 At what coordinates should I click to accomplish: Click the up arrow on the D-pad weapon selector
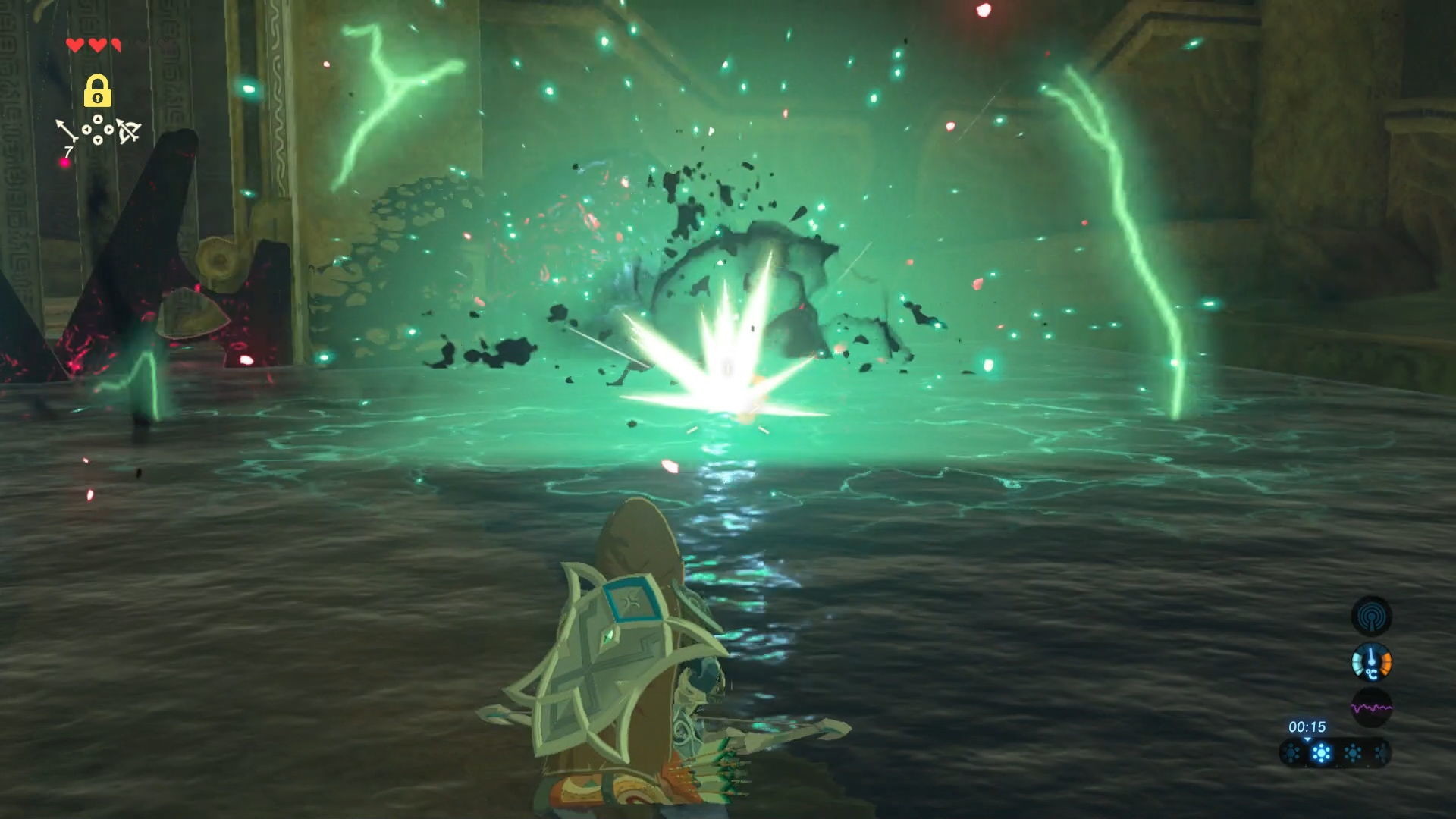(x=98, y=119)
